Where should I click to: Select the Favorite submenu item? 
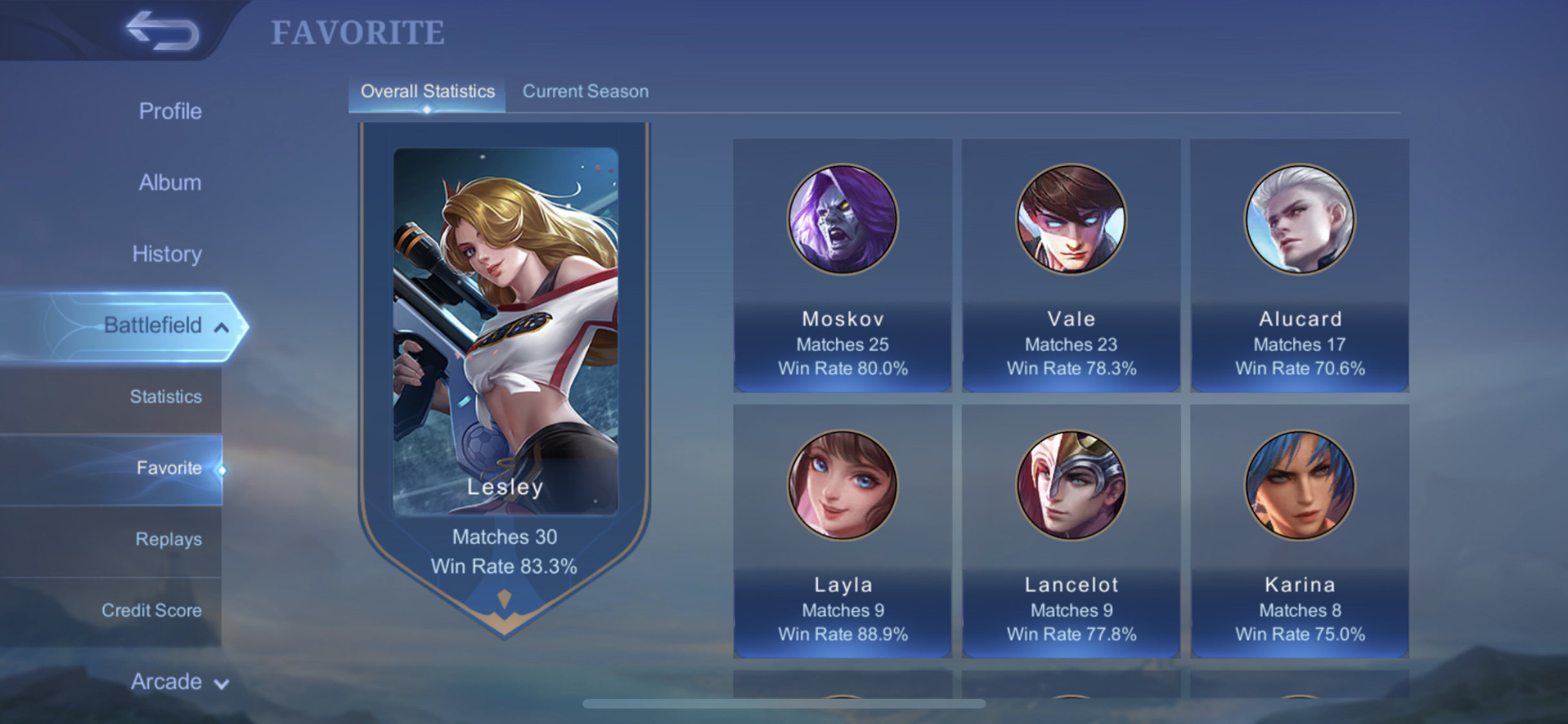click(x=169, y=468)
